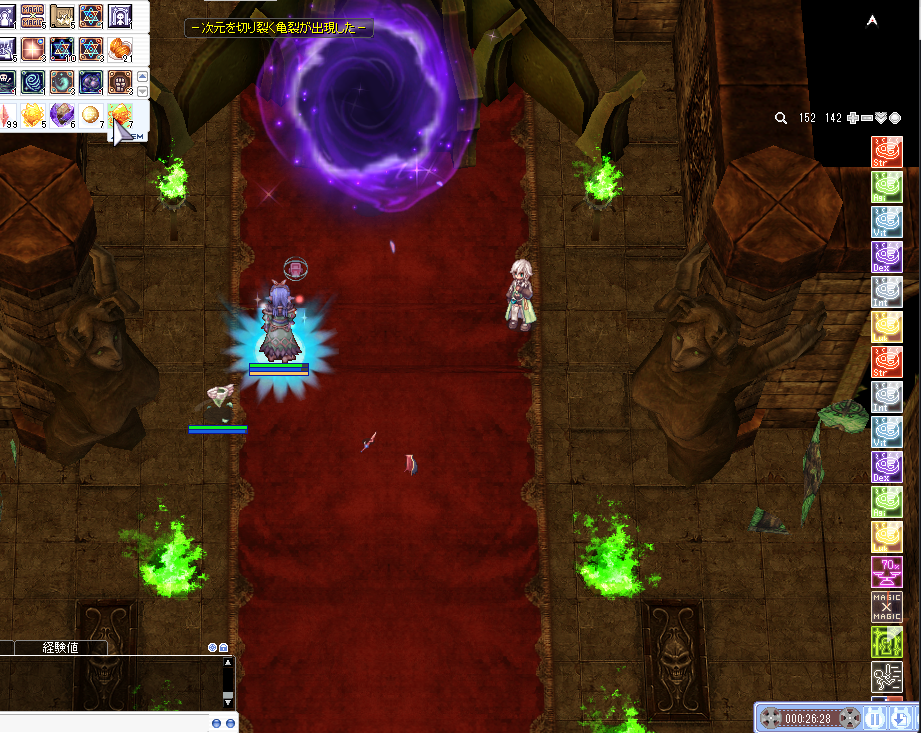Click the minimap magnifier search icon

pos(781,118)
